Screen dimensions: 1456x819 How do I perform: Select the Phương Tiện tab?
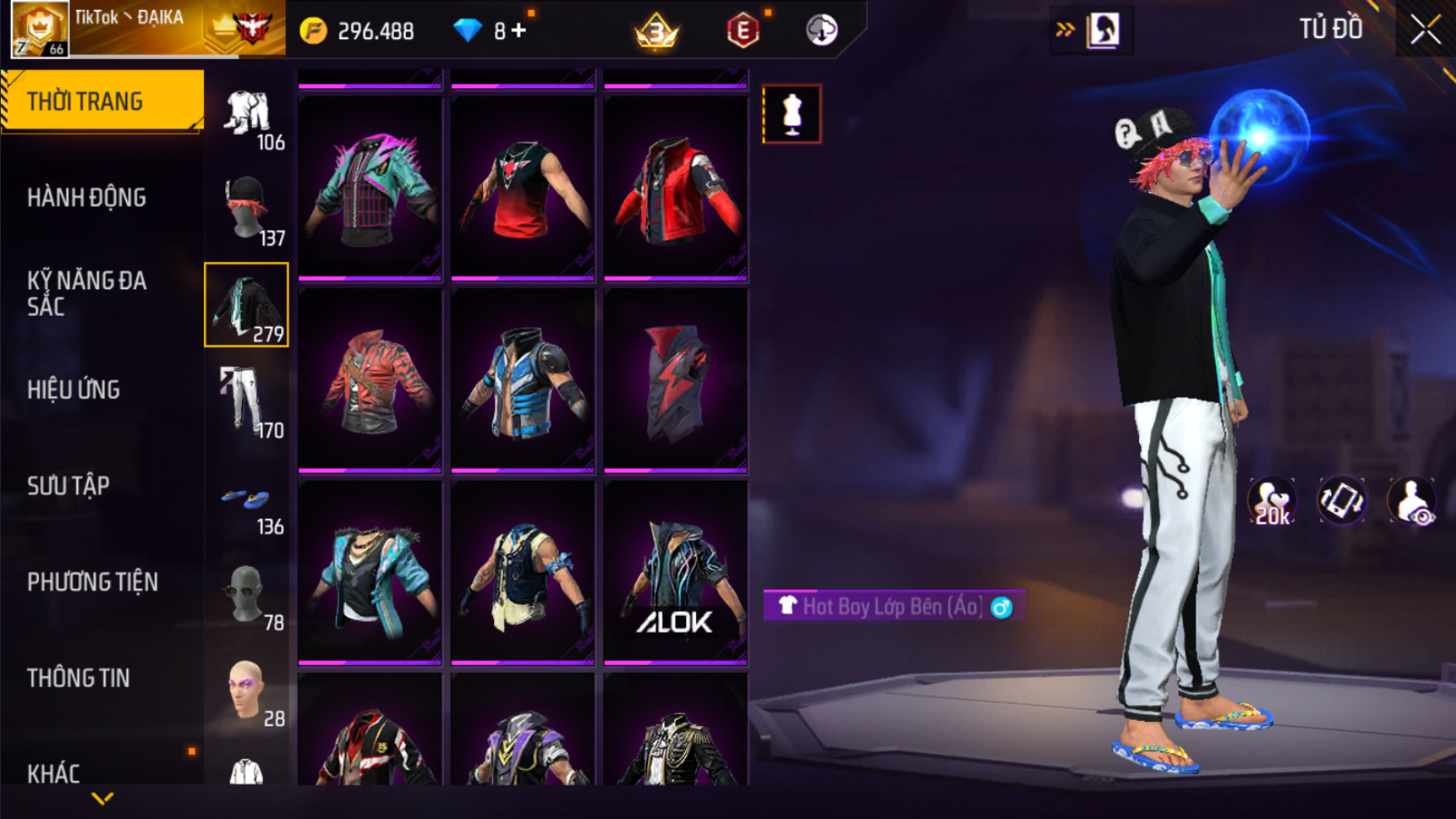(92, 582)
